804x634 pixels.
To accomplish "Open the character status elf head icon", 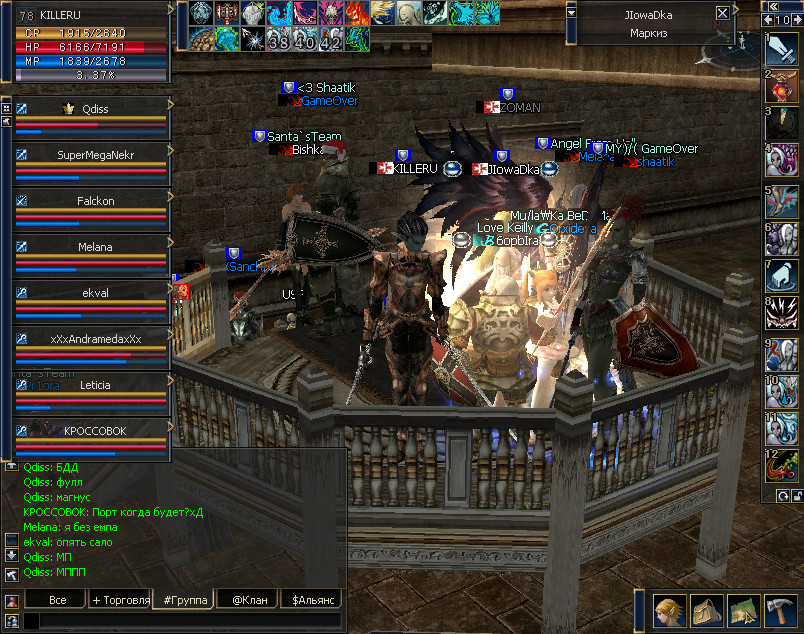I will click(x=669, y=608).
